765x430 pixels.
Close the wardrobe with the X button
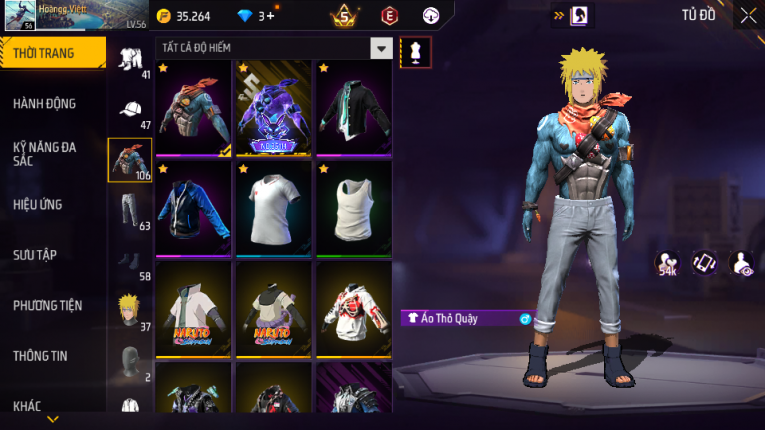point(748,15)
